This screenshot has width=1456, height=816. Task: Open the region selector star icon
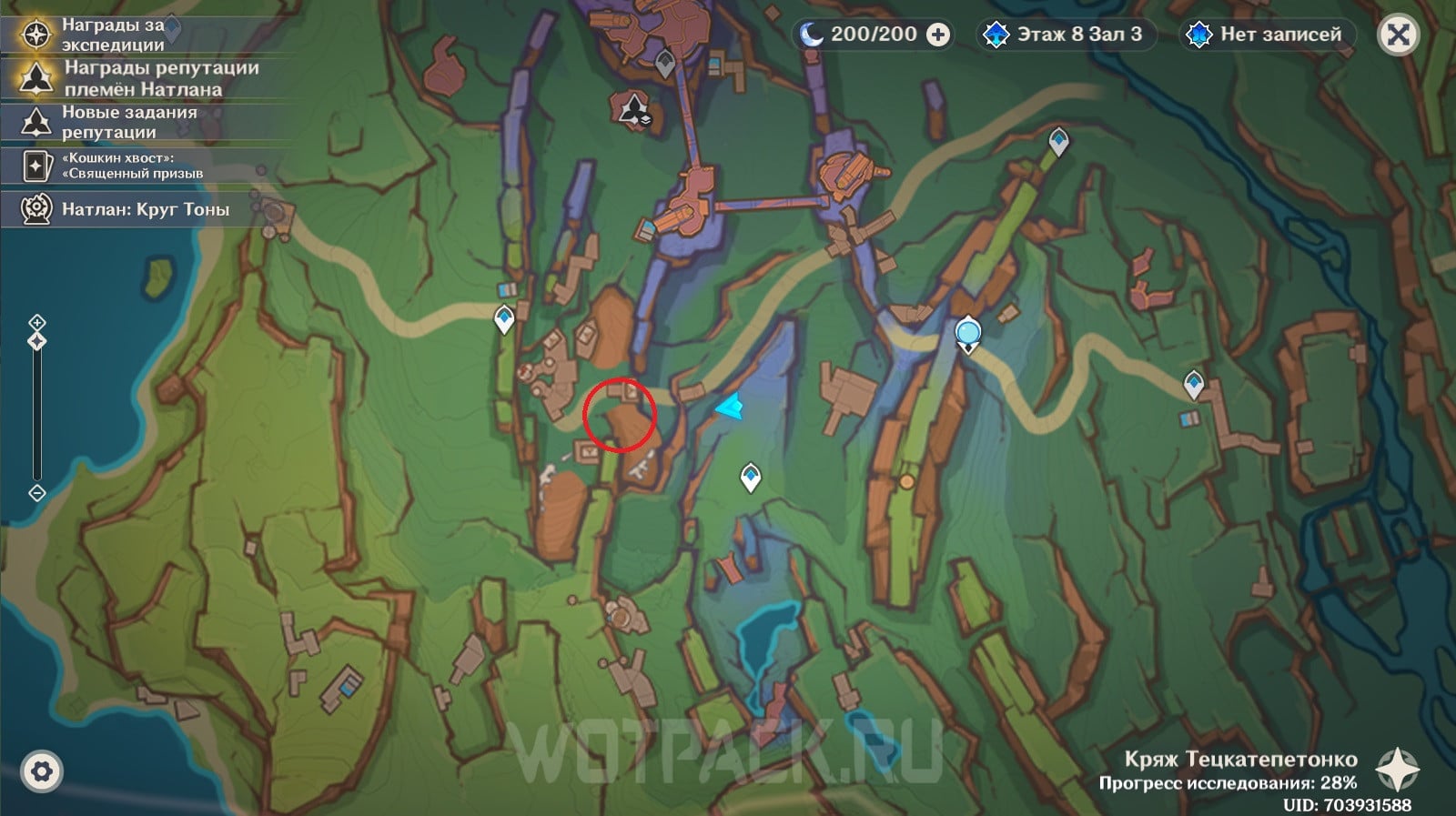(1396, 770)
